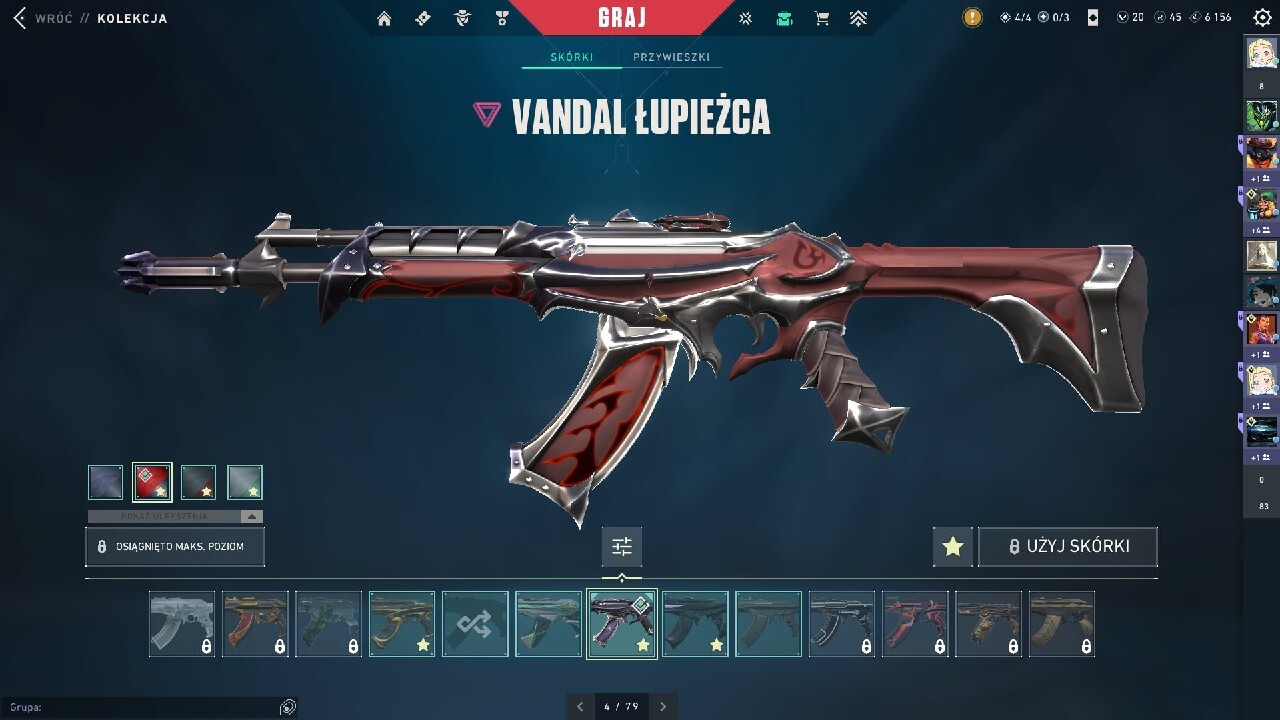Select the locked pink Vandal skin thumbnail
This screenshot has height=720, width=1280.
click(915, 624)
